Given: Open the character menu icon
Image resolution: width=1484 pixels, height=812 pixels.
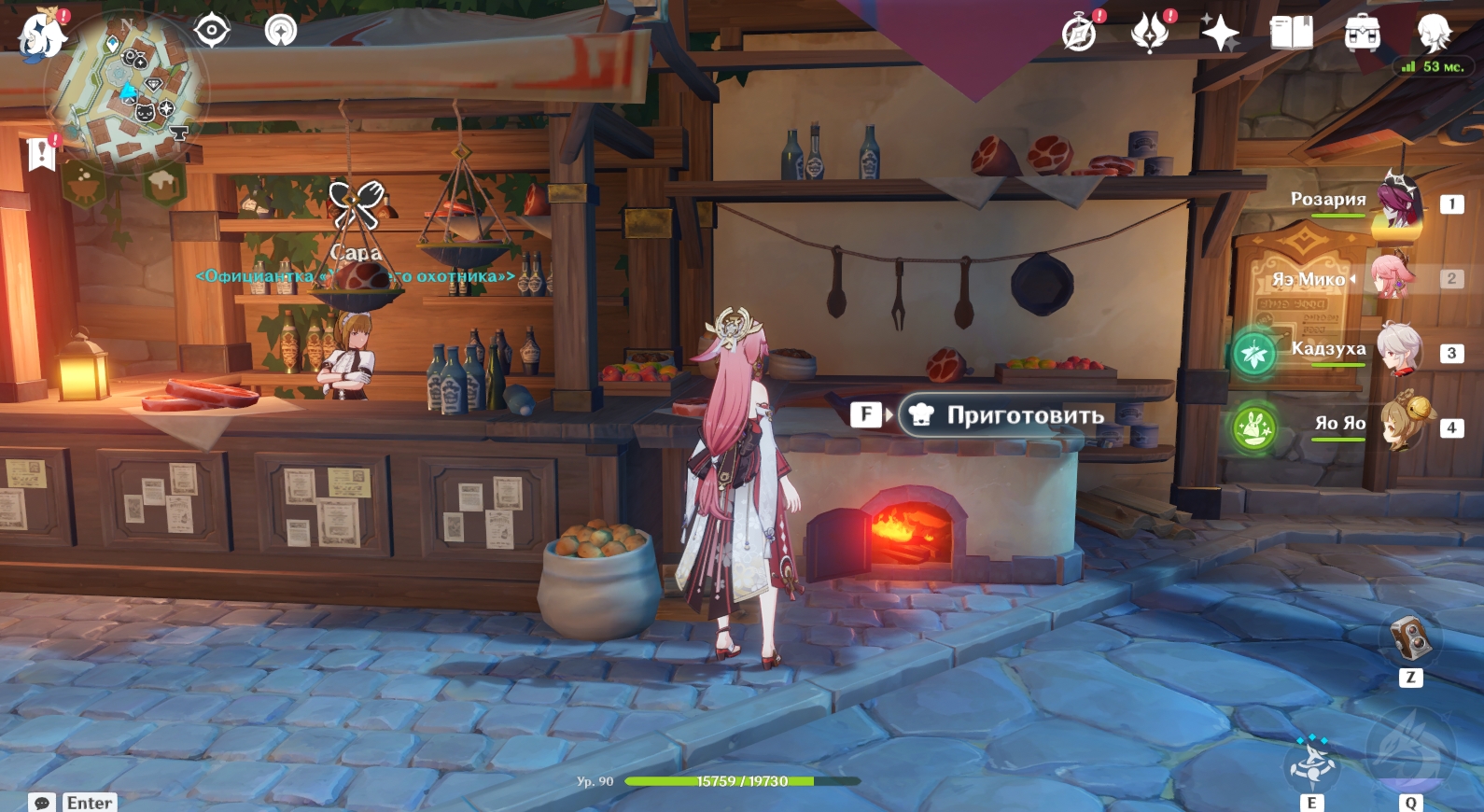Looking at the screenshot, I should [1433, 34].
